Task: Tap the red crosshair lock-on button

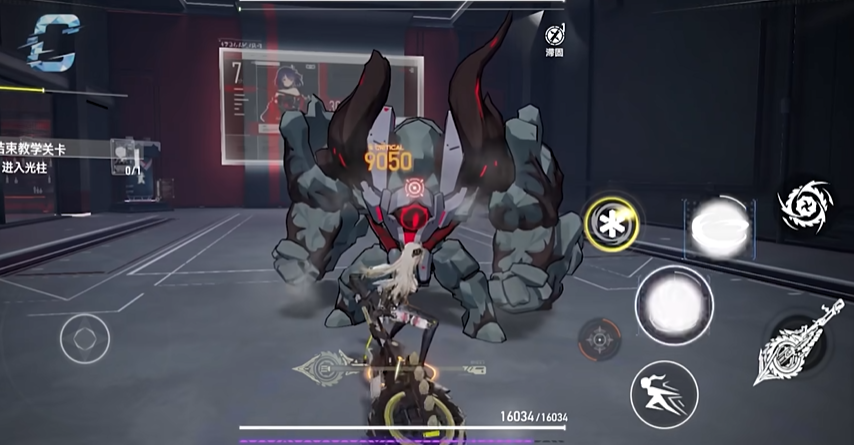Action: pyautogui.click(x=600, y=340)
